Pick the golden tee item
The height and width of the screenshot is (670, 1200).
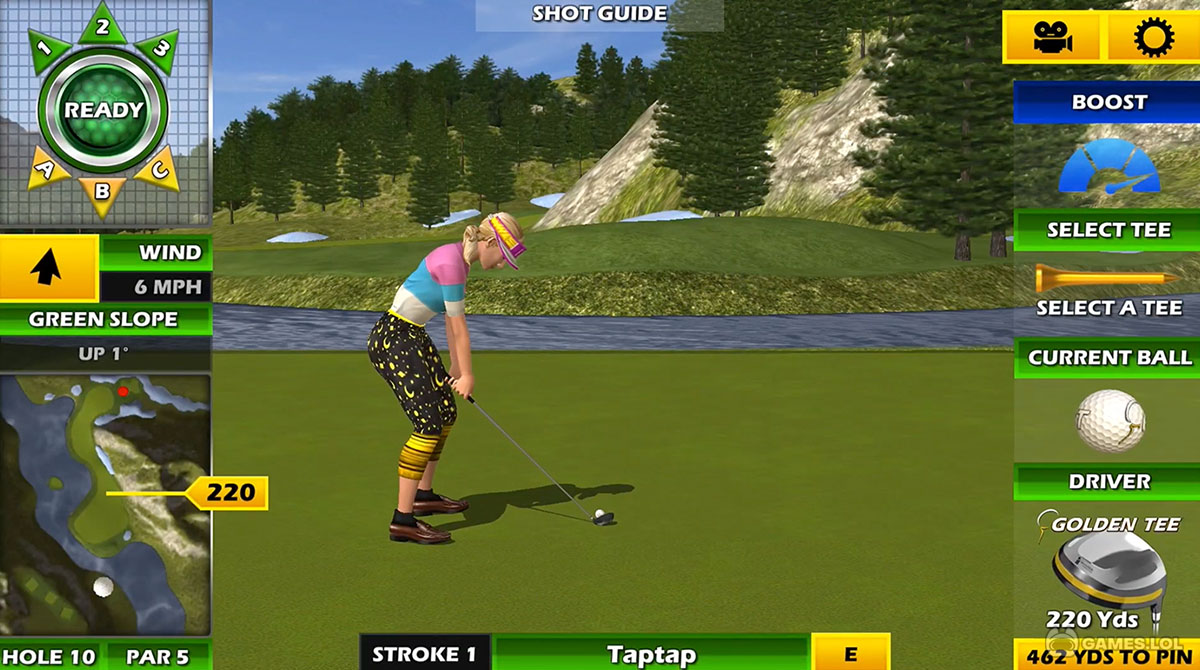[1108, 278]
